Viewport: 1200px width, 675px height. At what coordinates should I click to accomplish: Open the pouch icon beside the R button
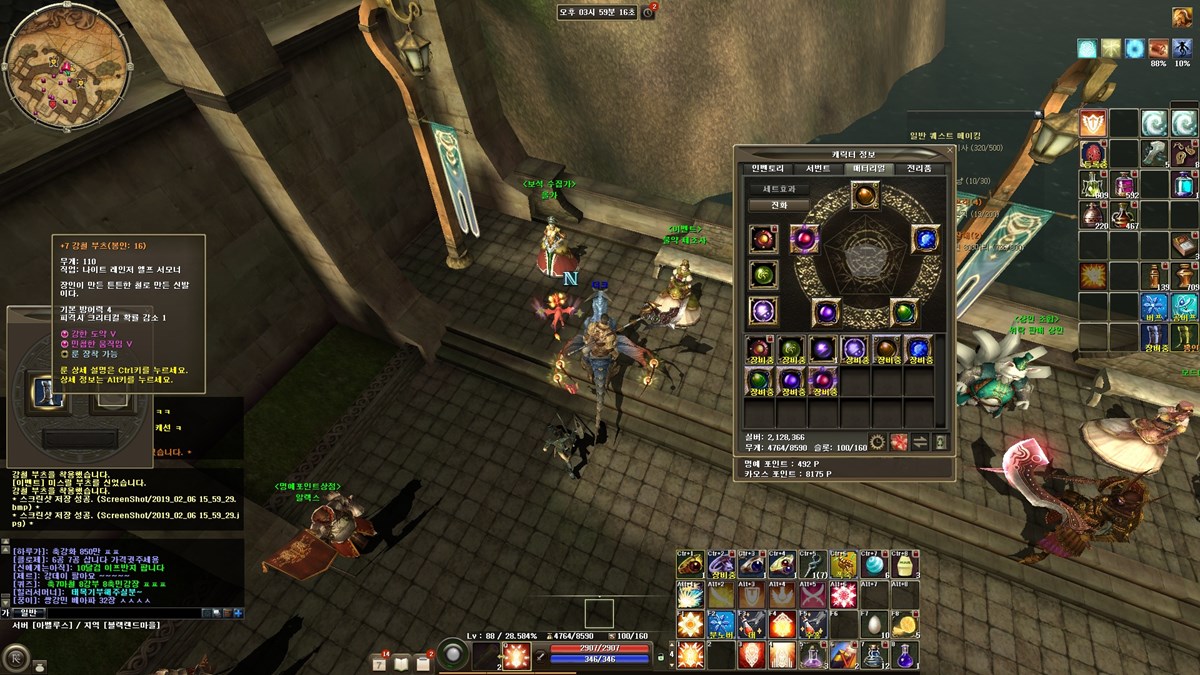[x=40, y=664]
